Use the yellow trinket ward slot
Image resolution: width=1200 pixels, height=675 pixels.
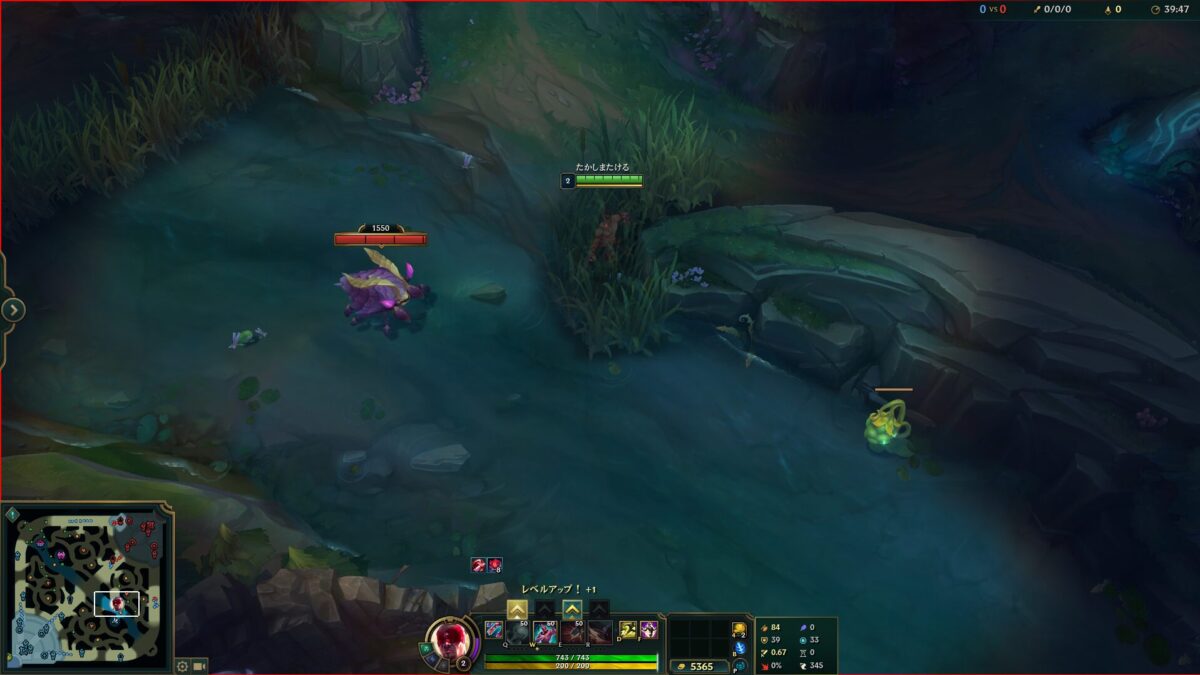(739, 629)
